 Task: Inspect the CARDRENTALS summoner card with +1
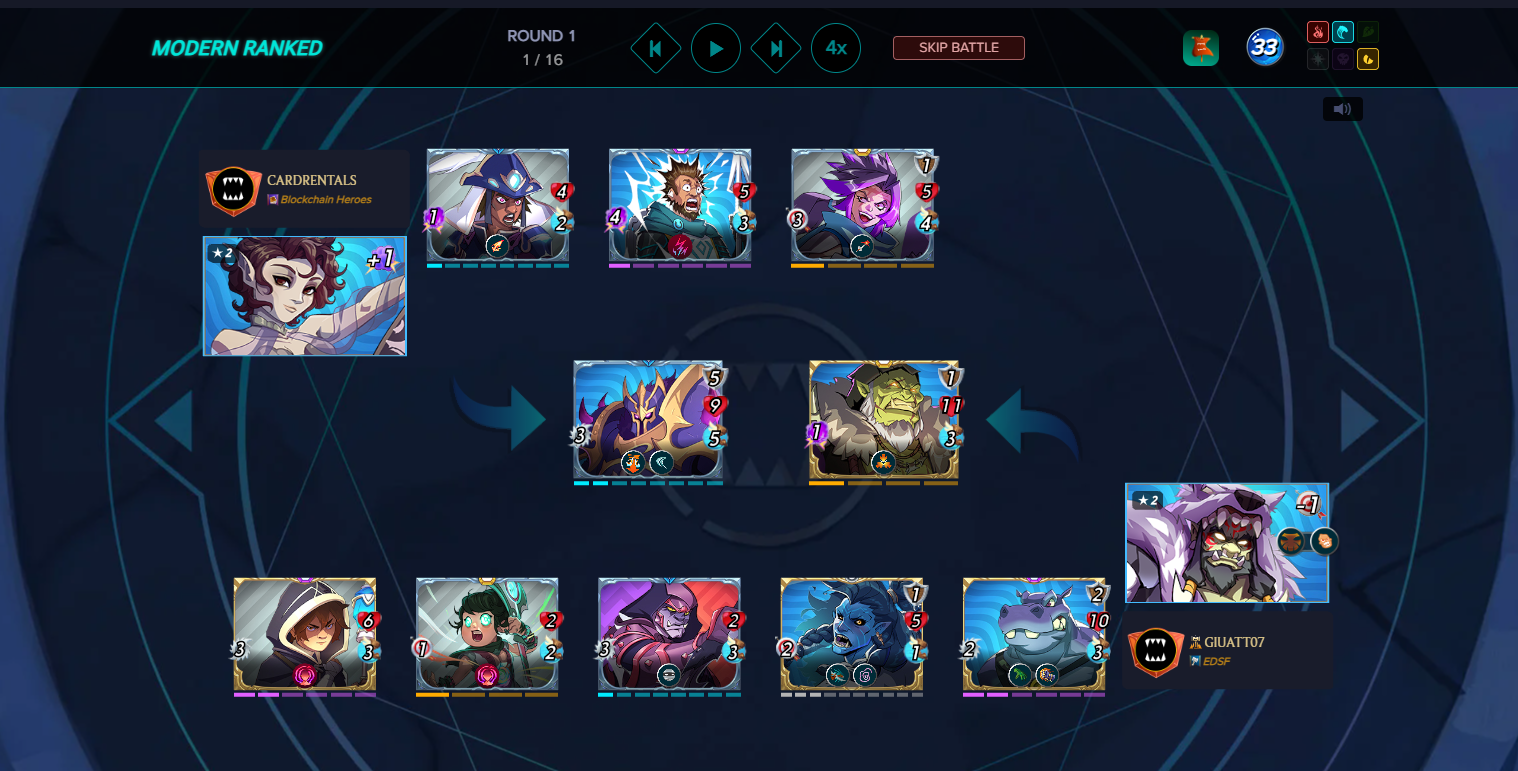305,296
